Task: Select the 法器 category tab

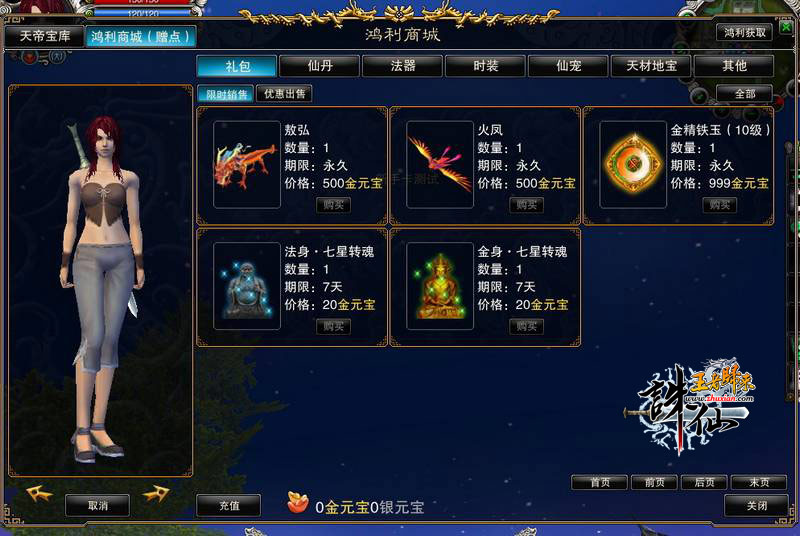Action: coord(402,66)
